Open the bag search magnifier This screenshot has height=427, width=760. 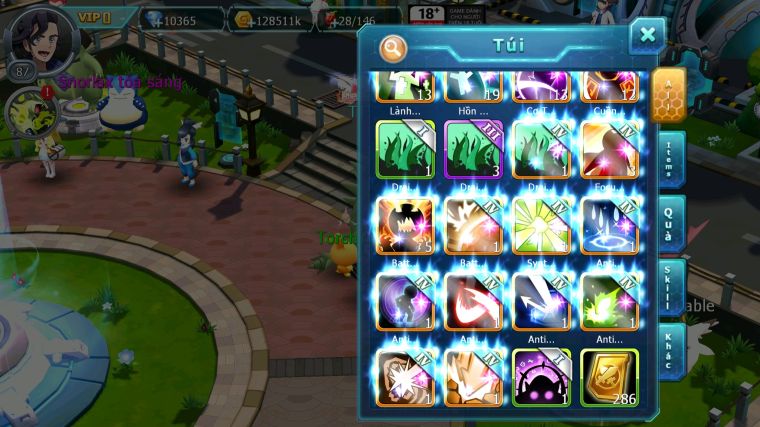coord(394,47)
